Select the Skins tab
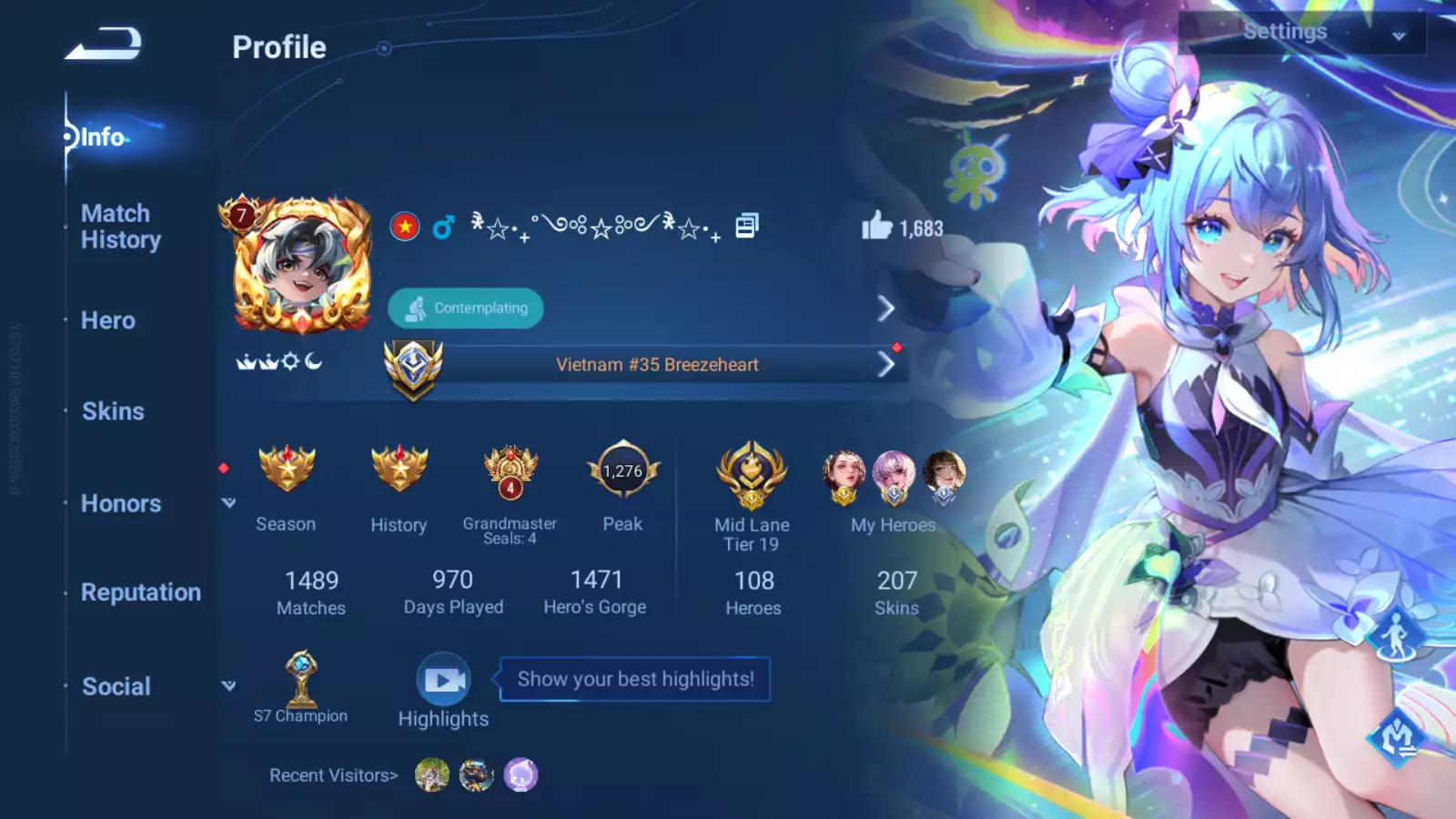This screenshot has width=1456, height=819. coord(113,411)
